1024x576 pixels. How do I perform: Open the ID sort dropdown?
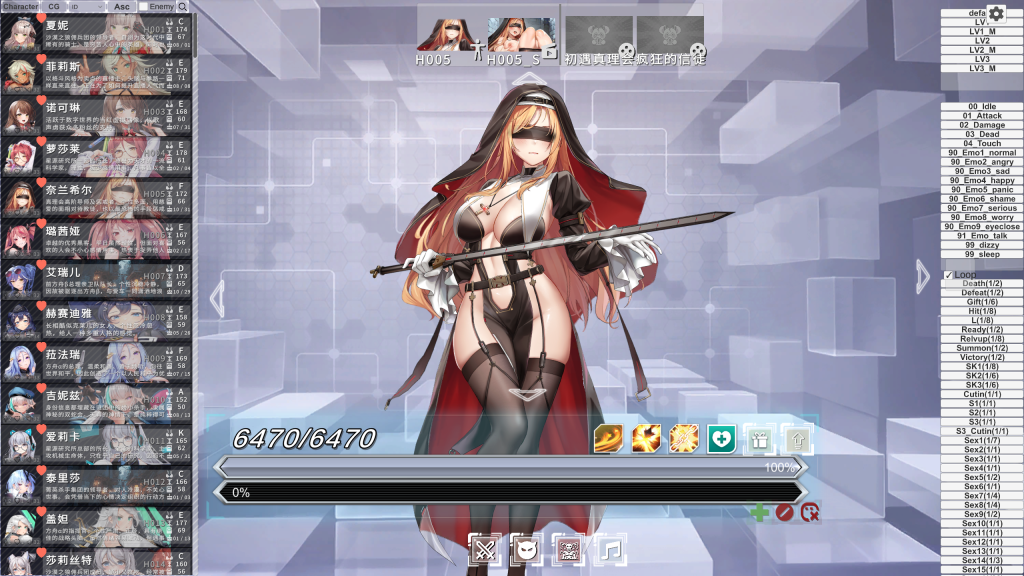pyautogui.click(x=85, y=6)
